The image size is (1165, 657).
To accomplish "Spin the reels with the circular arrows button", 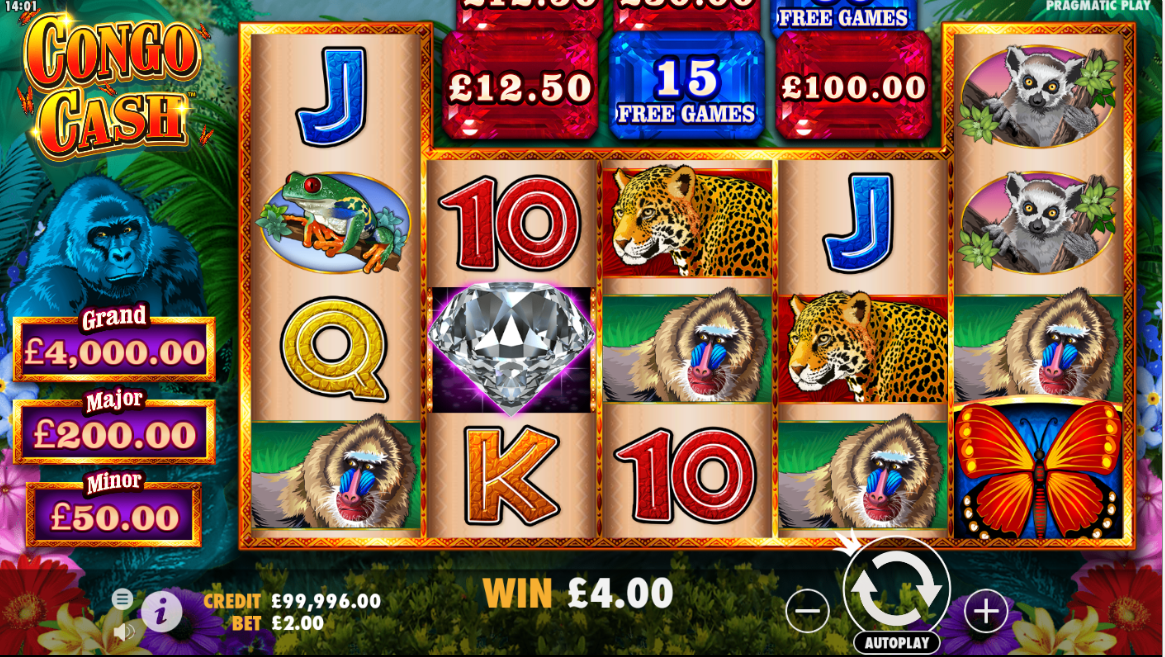I will pyautogui.click(x=896, y=587).
